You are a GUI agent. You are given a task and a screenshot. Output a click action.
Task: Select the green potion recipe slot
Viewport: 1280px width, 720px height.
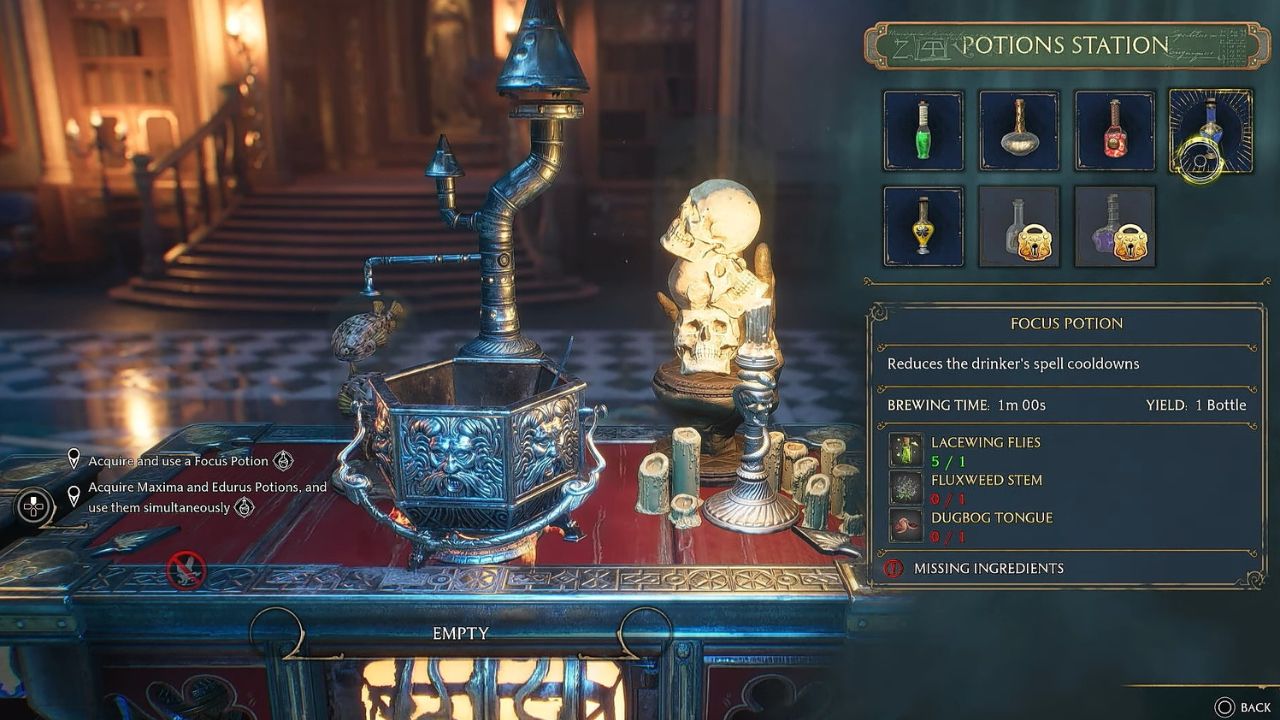point(923,130)
